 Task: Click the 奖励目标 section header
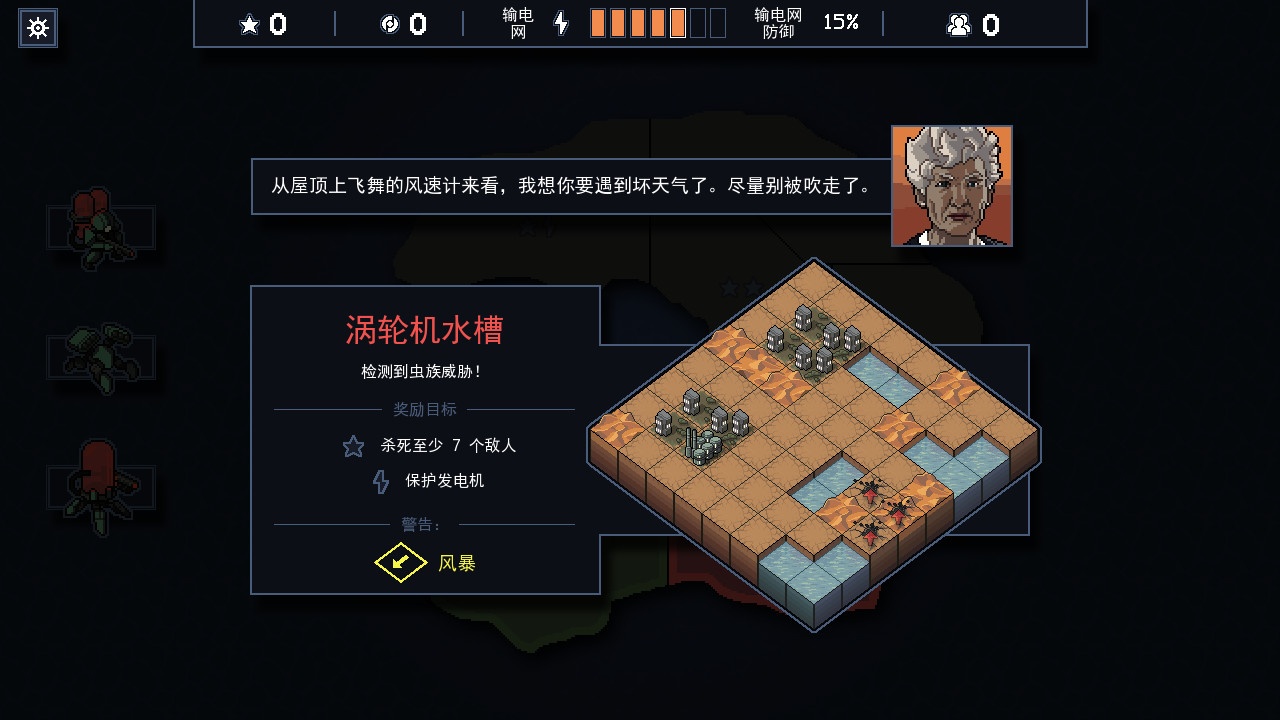(425, 407)
